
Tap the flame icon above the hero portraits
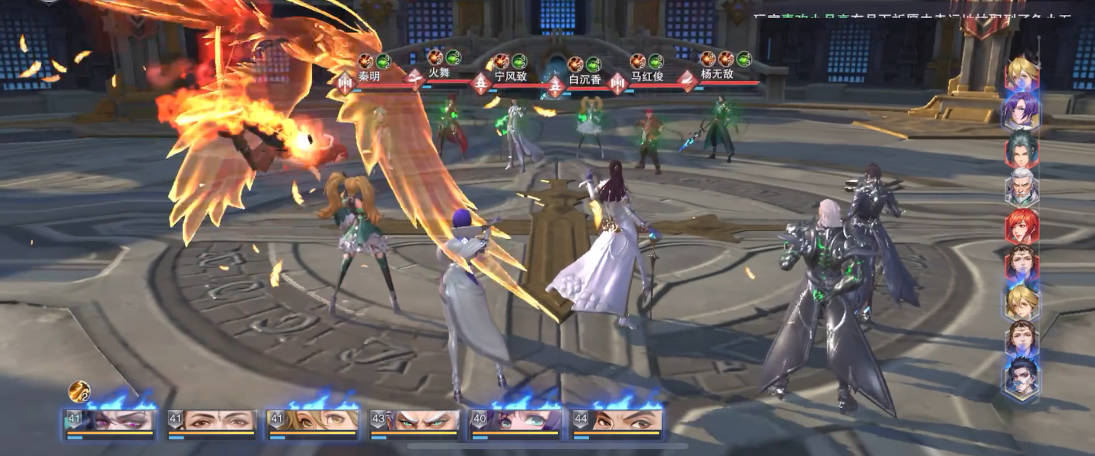pos(79,391)
